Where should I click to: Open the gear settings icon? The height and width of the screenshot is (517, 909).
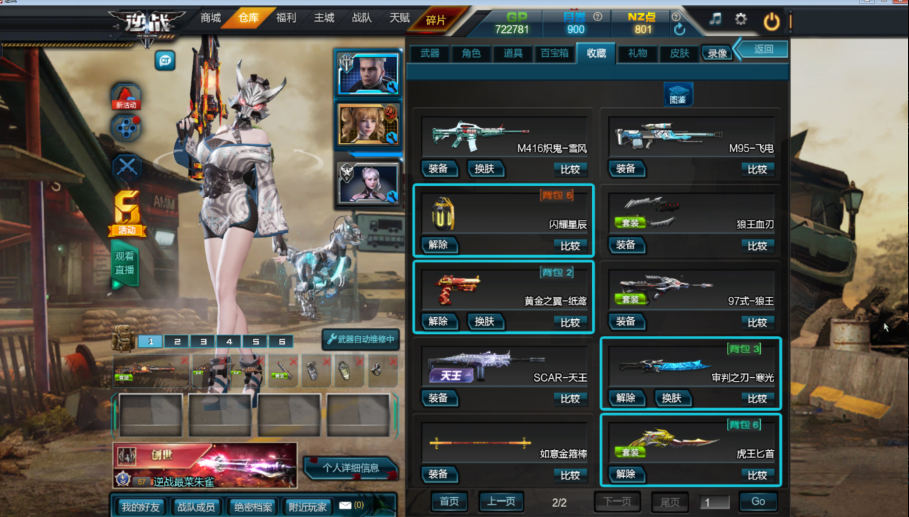point(741,19)
